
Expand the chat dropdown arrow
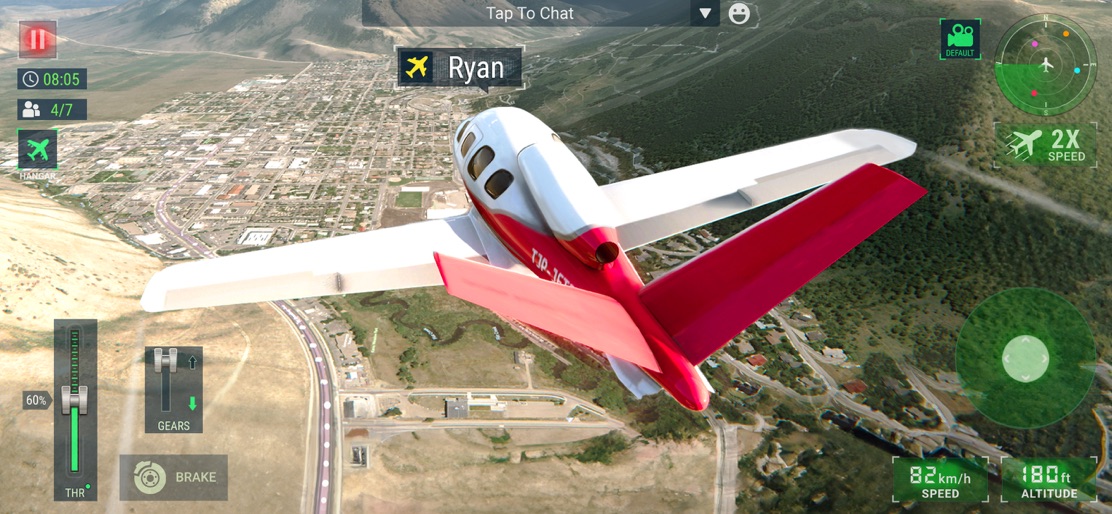705,13
